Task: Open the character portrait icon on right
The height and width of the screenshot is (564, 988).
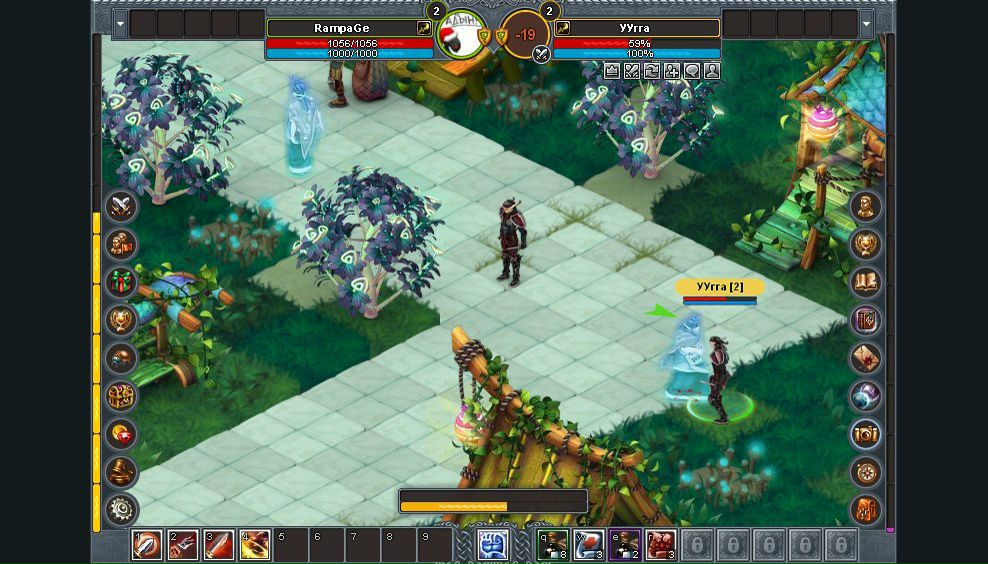Action: click(x=865, y=207)
